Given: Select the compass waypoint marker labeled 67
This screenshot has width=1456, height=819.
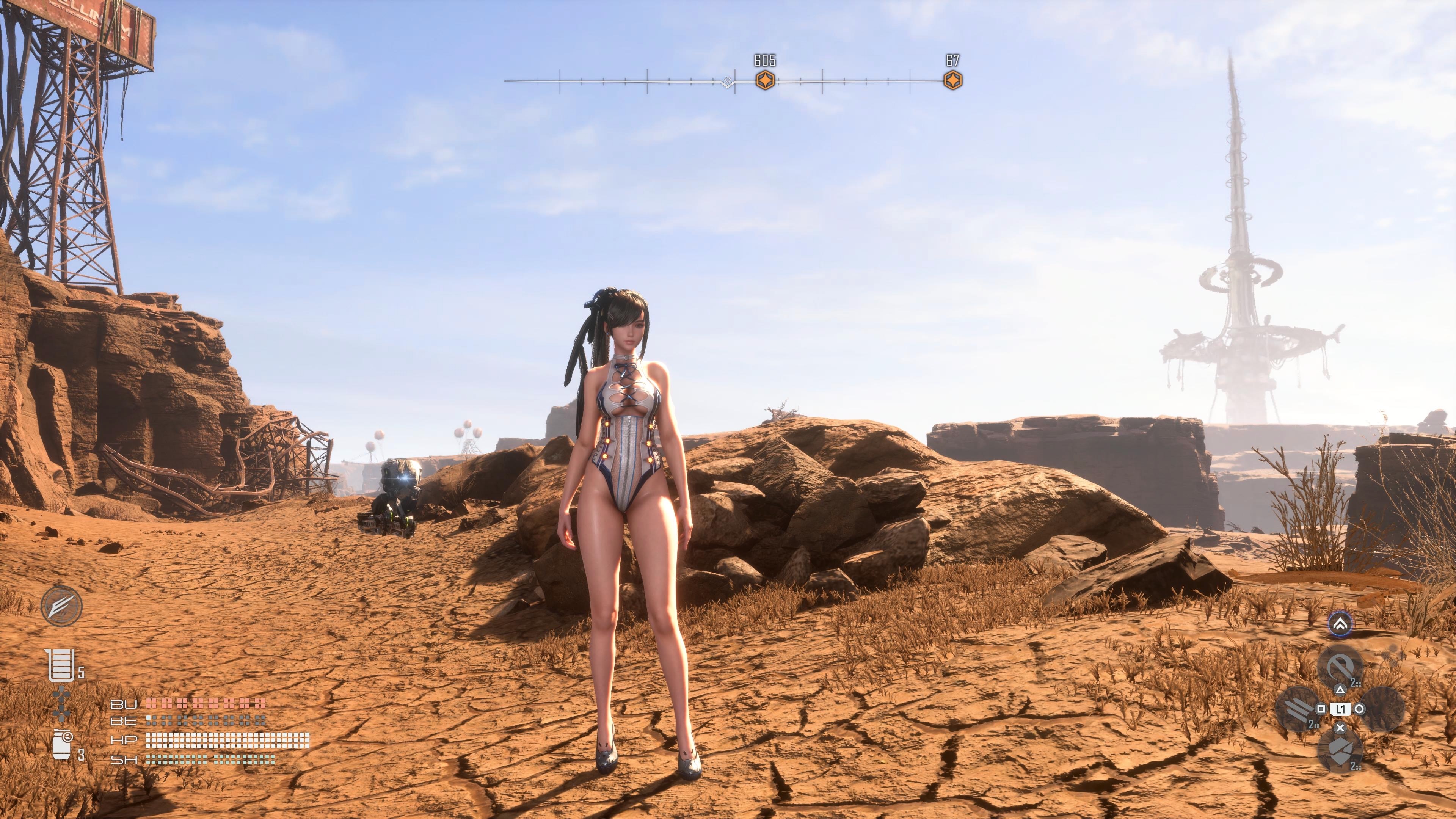Looking at the screenshot, I should click(x=953, y=81).
